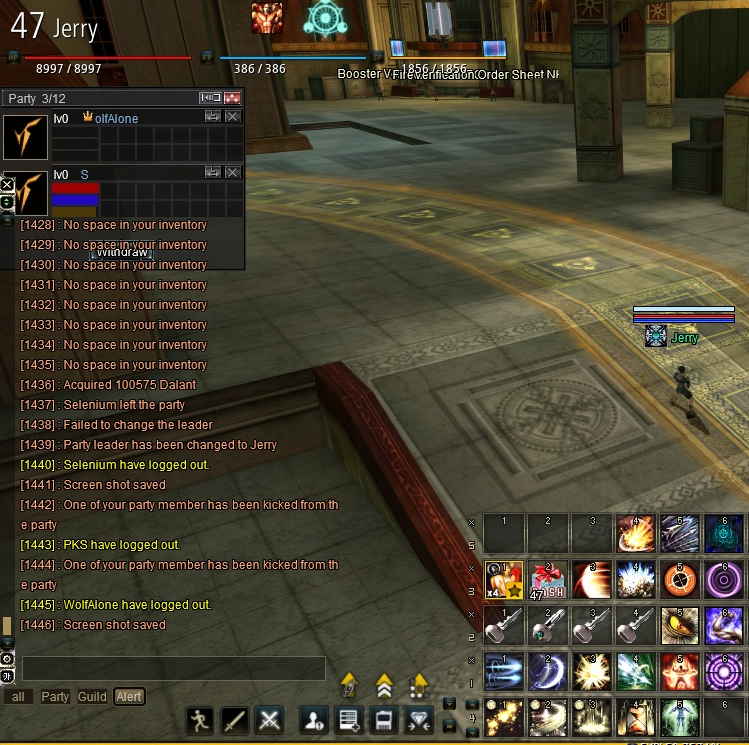Cast the crescent moon slash skill
Viewport: 749px width, 745px height.
(x=546, y=672)
